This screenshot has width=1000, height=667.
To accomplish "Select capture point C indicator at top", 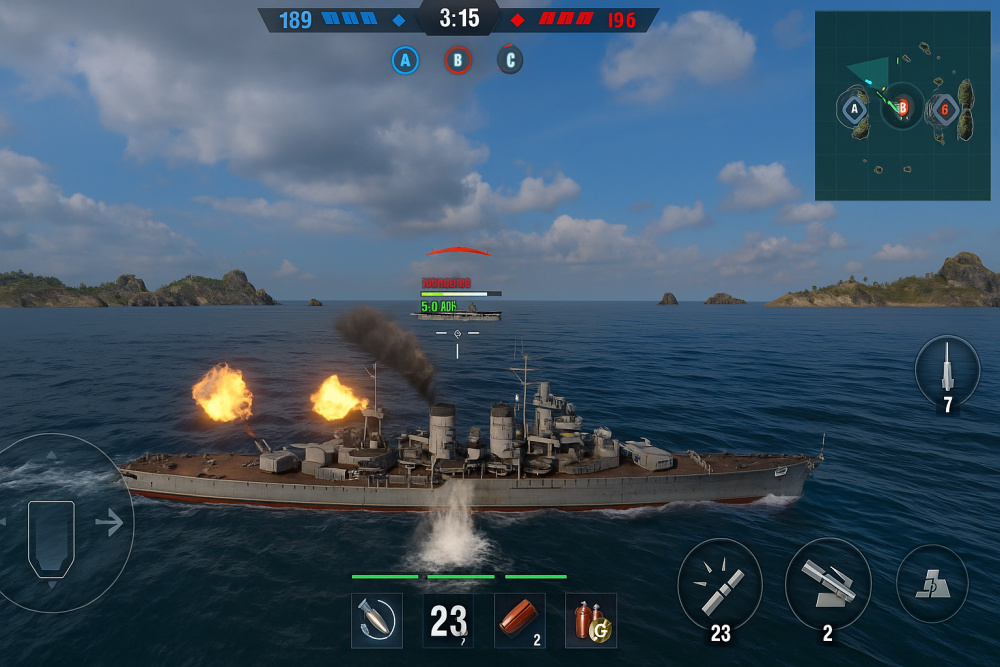I will click(x=510, y=61).
